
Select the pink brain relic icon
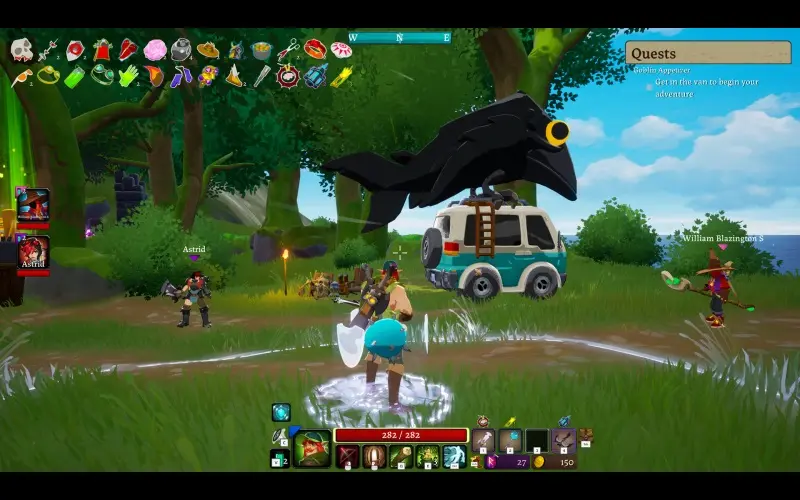155,49
